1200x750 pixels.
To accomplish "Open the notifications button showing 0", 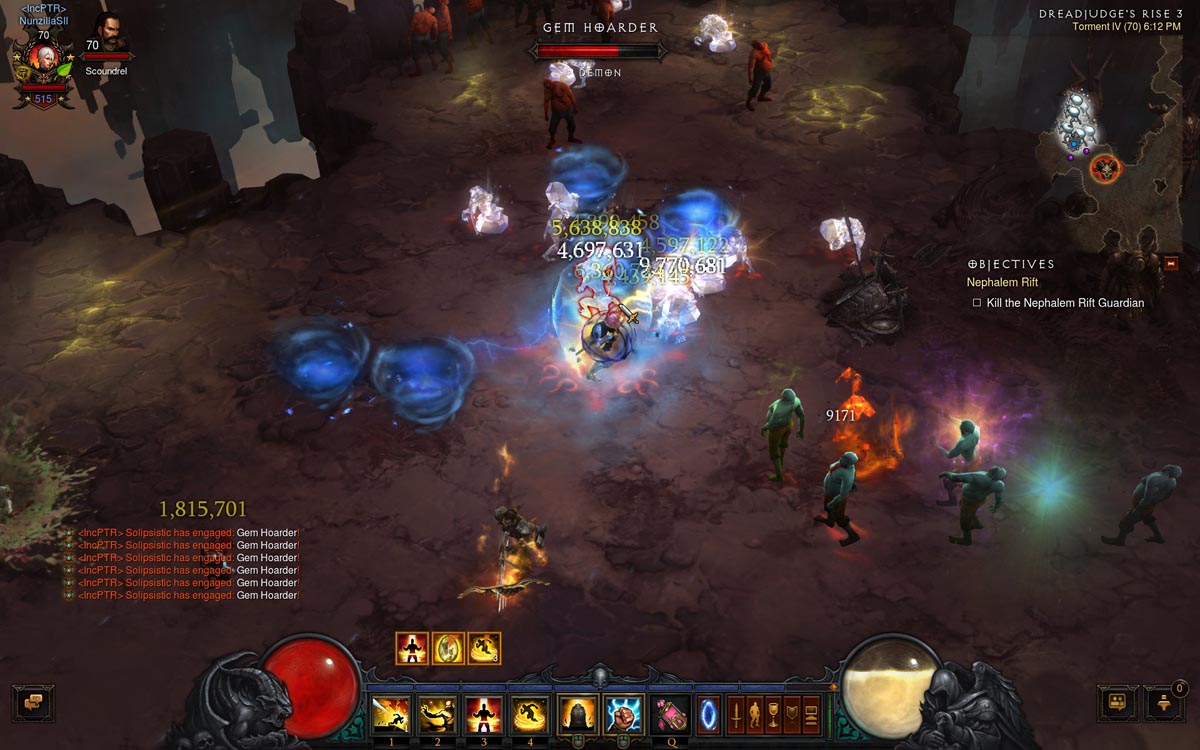I will (x=1164, y=703).
